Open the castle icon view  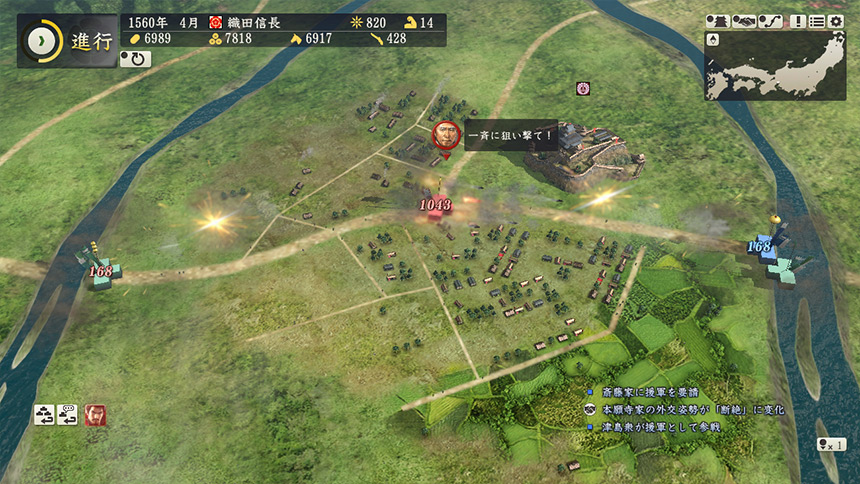coord(717,21)
